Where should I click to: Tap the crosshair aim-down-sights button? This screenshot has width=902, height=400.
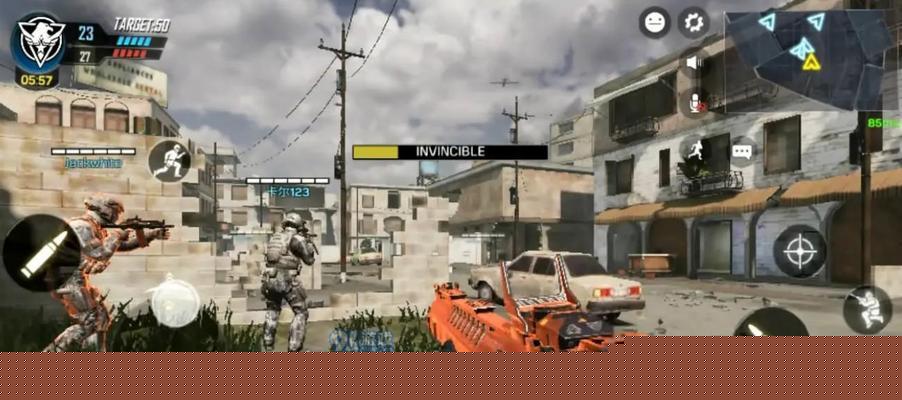coord(800,250)
